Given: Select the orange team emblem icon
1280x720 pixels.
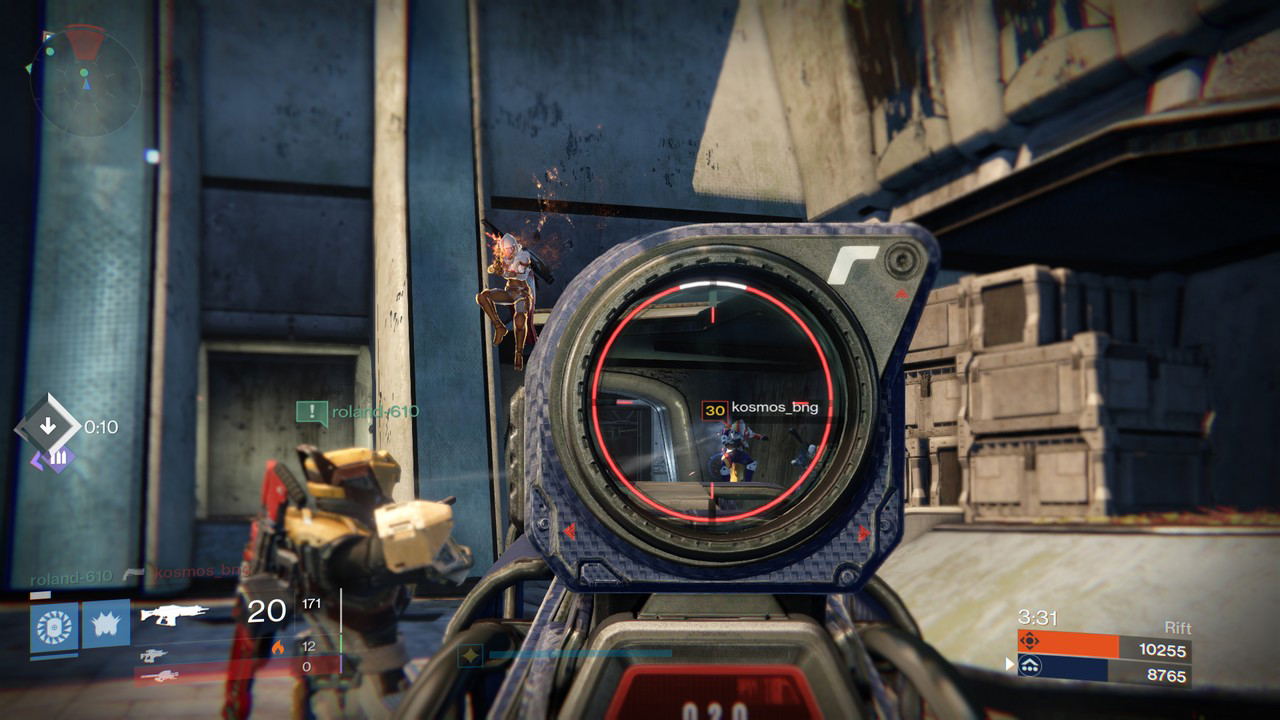Looking at the screenshot, I should click(1030, 642).
